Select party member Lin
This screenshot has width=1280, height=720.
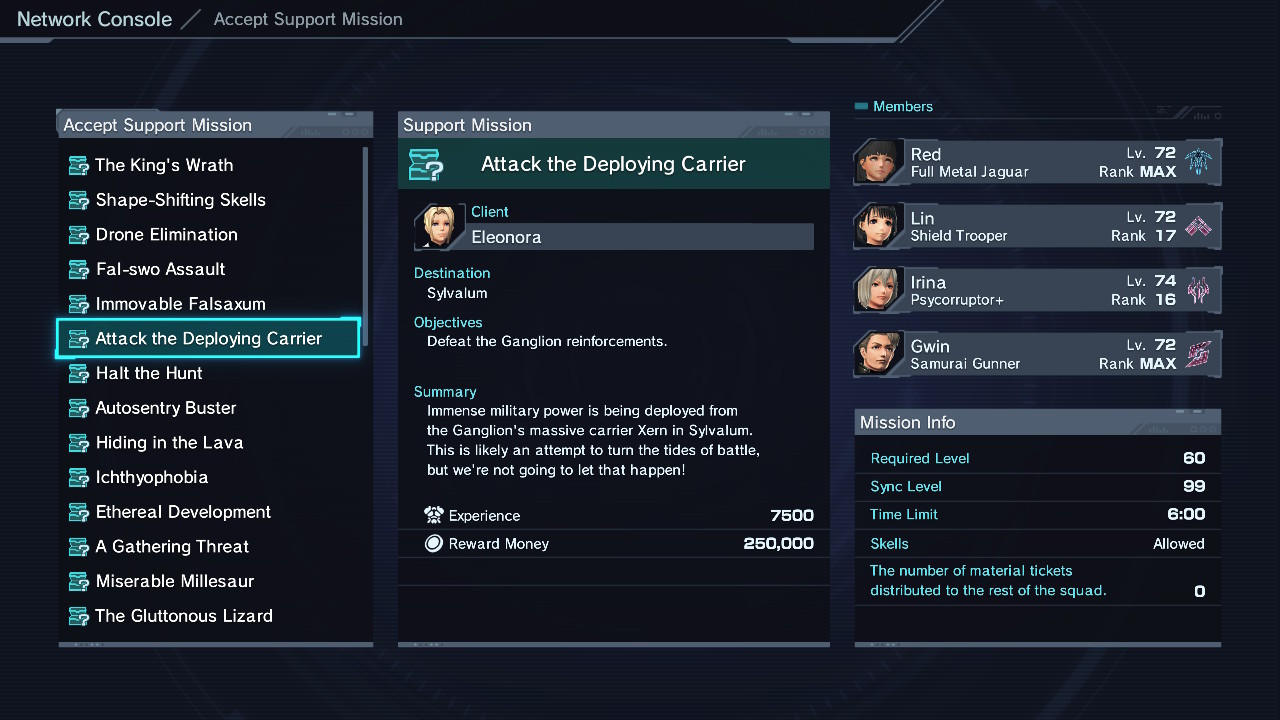[1037, 226]
